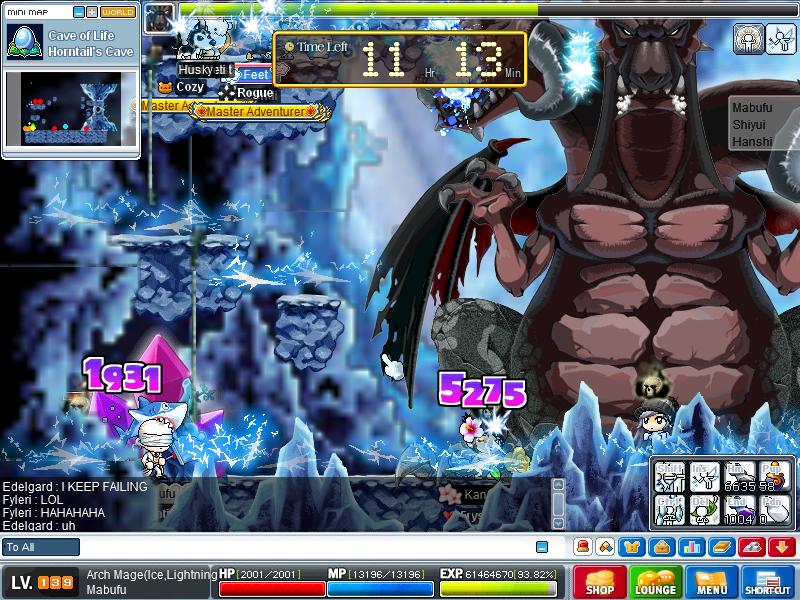Open the bar chart icon button
The height and width of the screenshot is (600, 800).
coord(692,547)
